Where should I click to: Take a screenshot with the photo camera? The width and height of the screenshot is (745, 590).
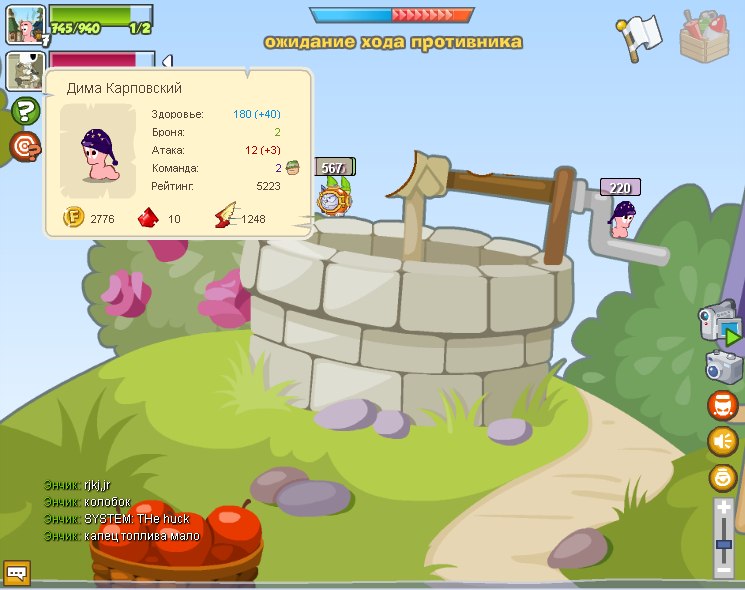723,367
